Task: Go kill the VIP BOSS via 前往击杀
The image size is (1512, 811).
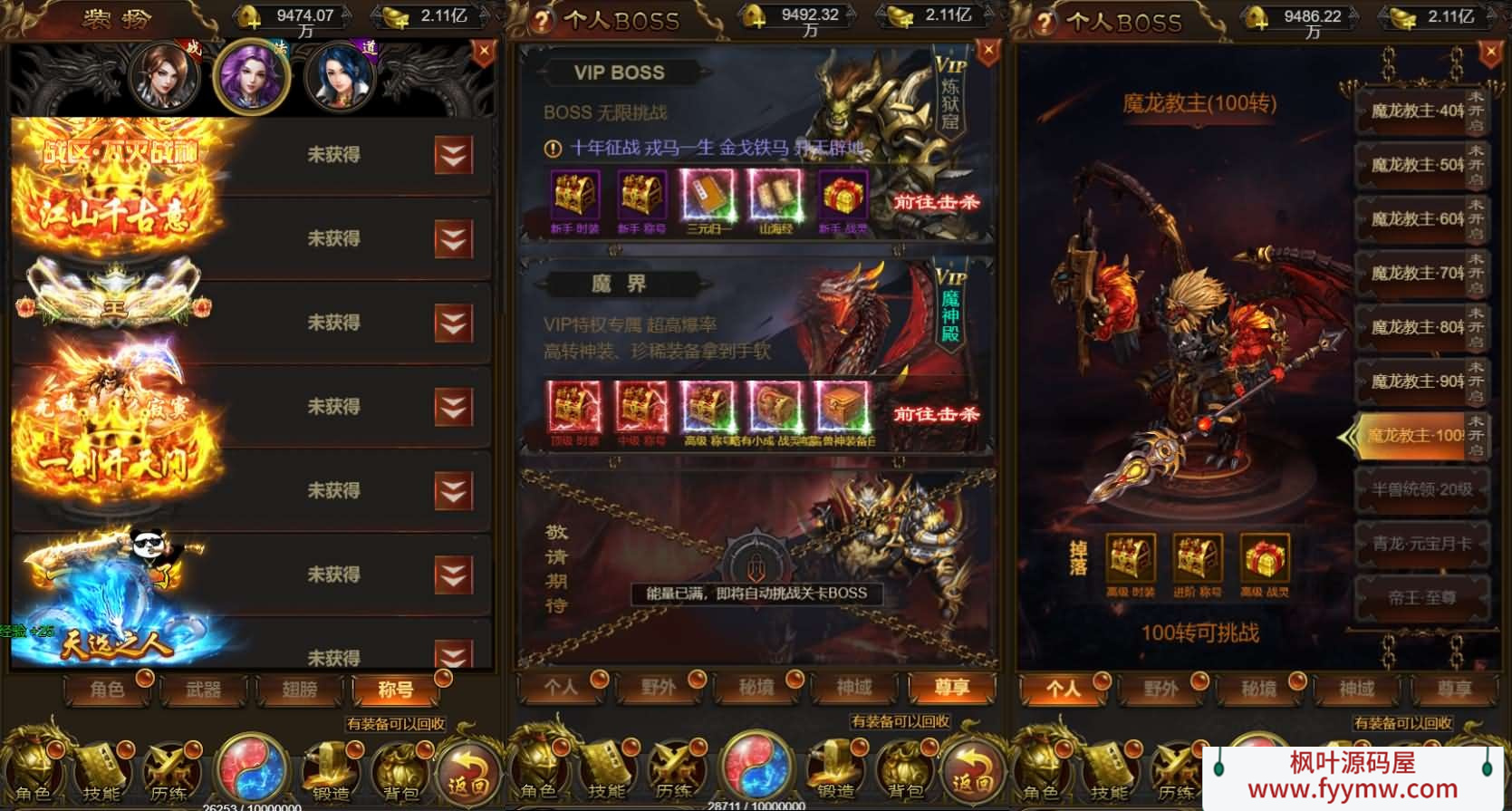Action: click(936, 202)
